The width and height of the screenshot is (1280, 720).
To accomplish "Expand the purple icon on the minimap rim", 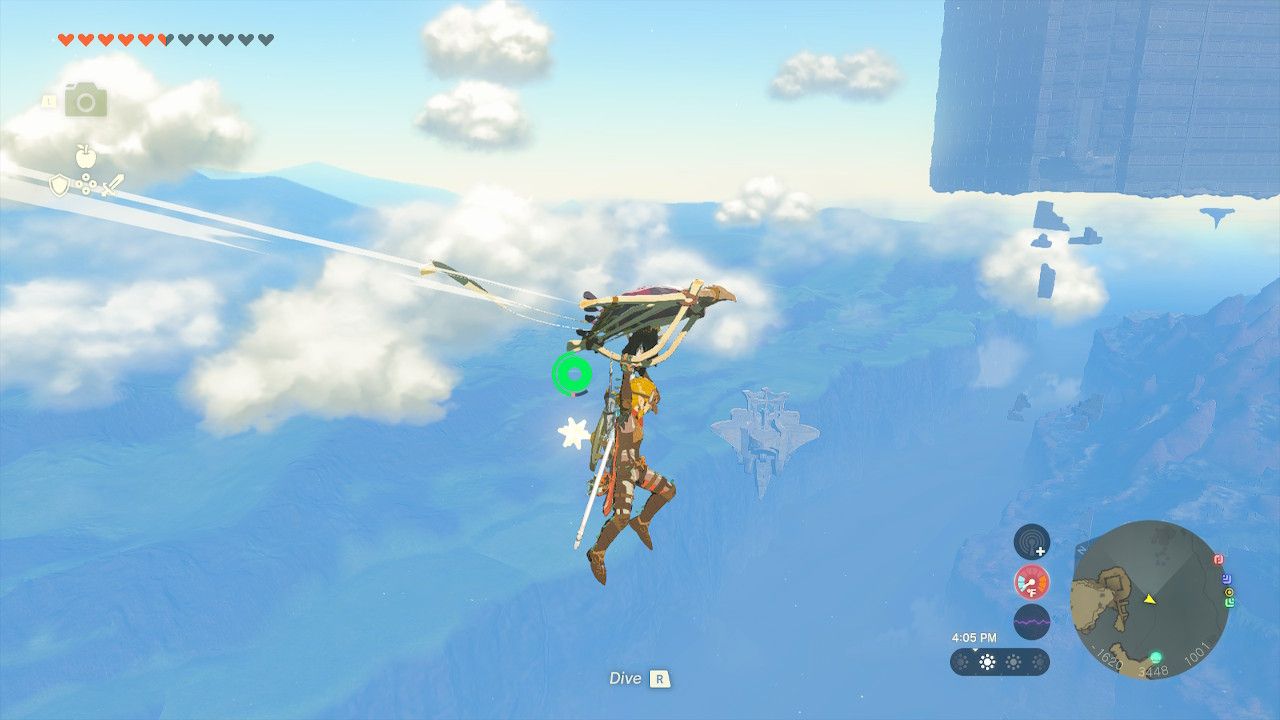I will [1226, 578].
